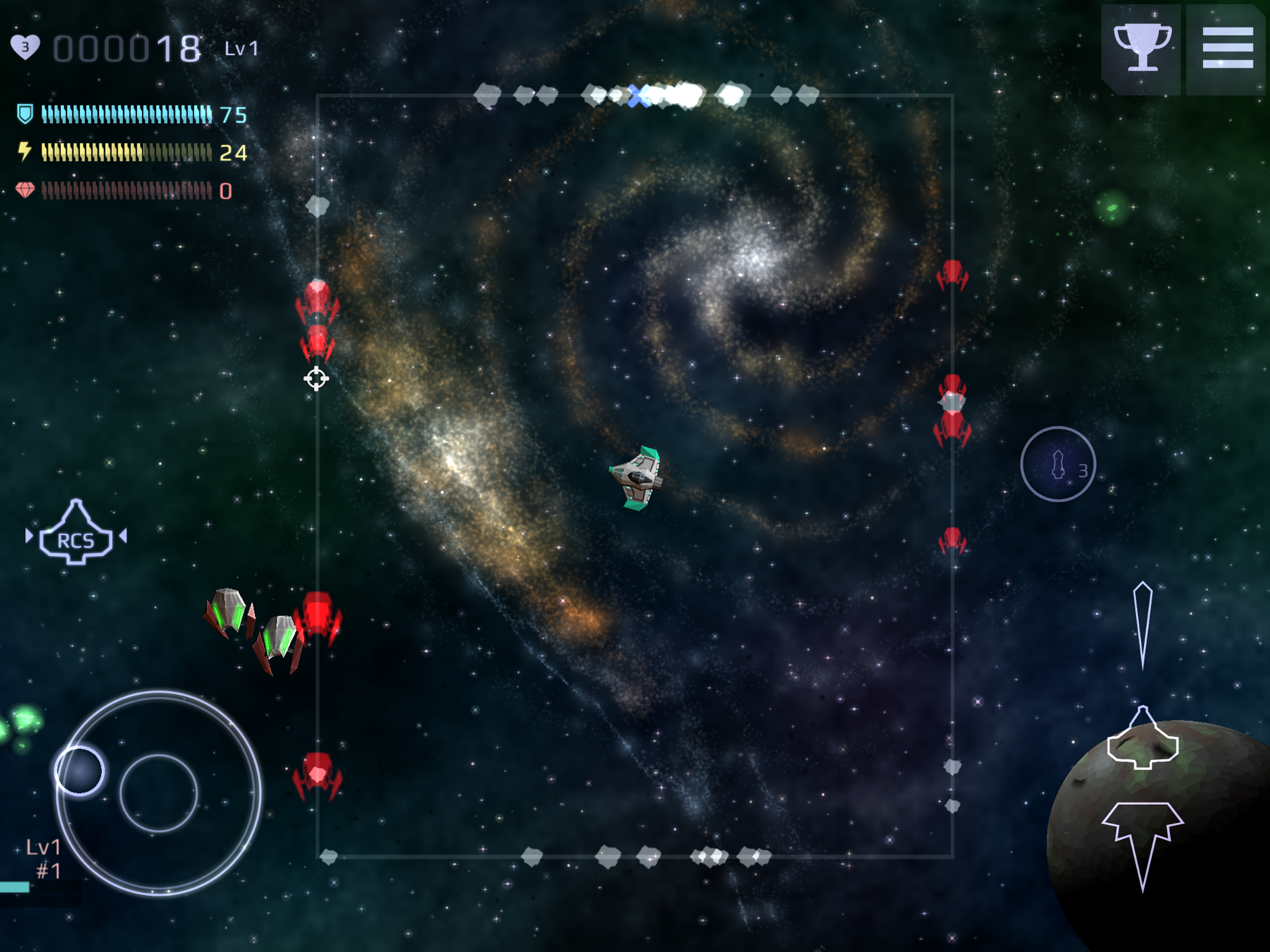The width and height of the screenshot is (1270, 952).
Task: Open the trophy achievements panel
Action: tap(1141, 48)
